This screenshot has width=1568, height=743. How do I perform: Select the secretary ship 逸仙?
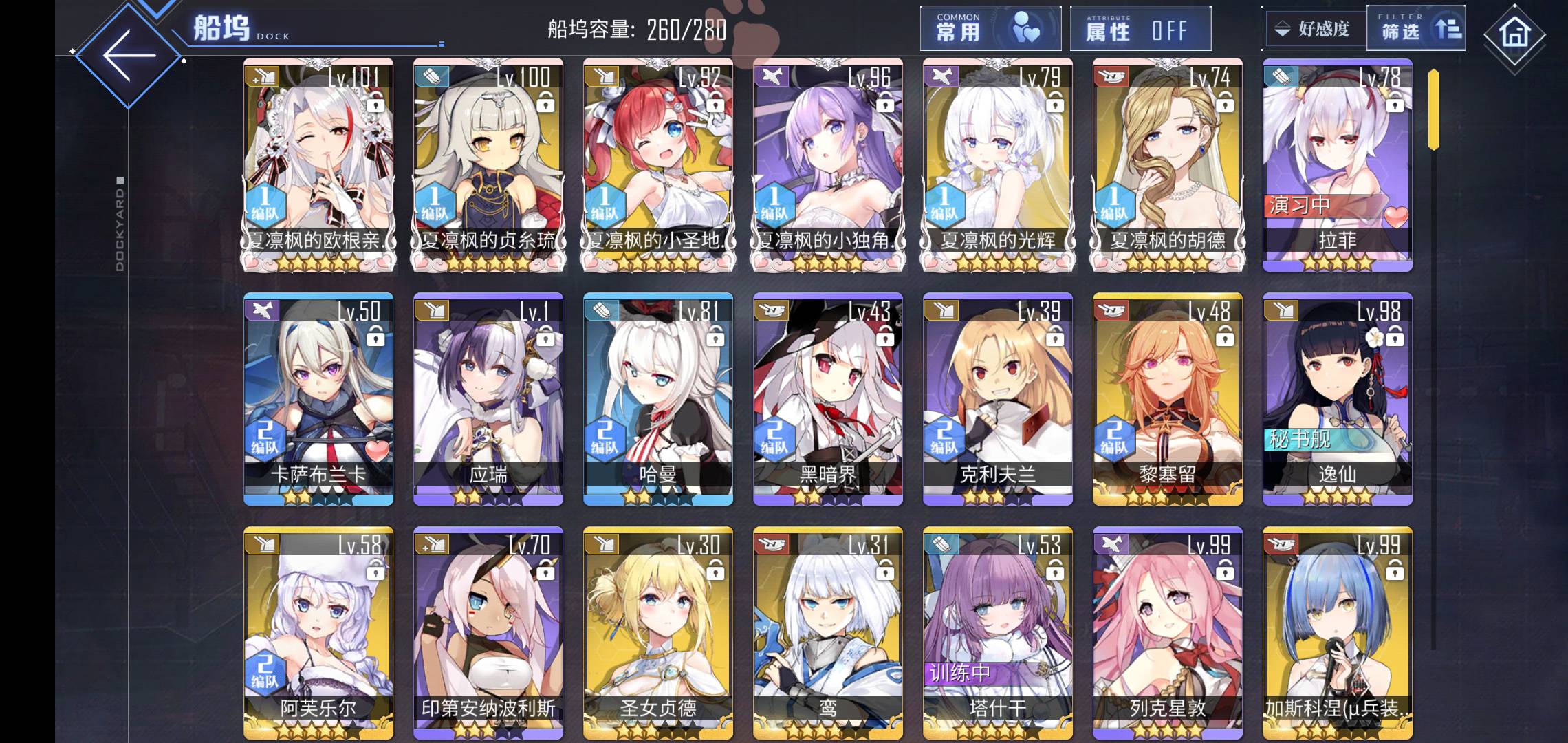pos(1337,399)
